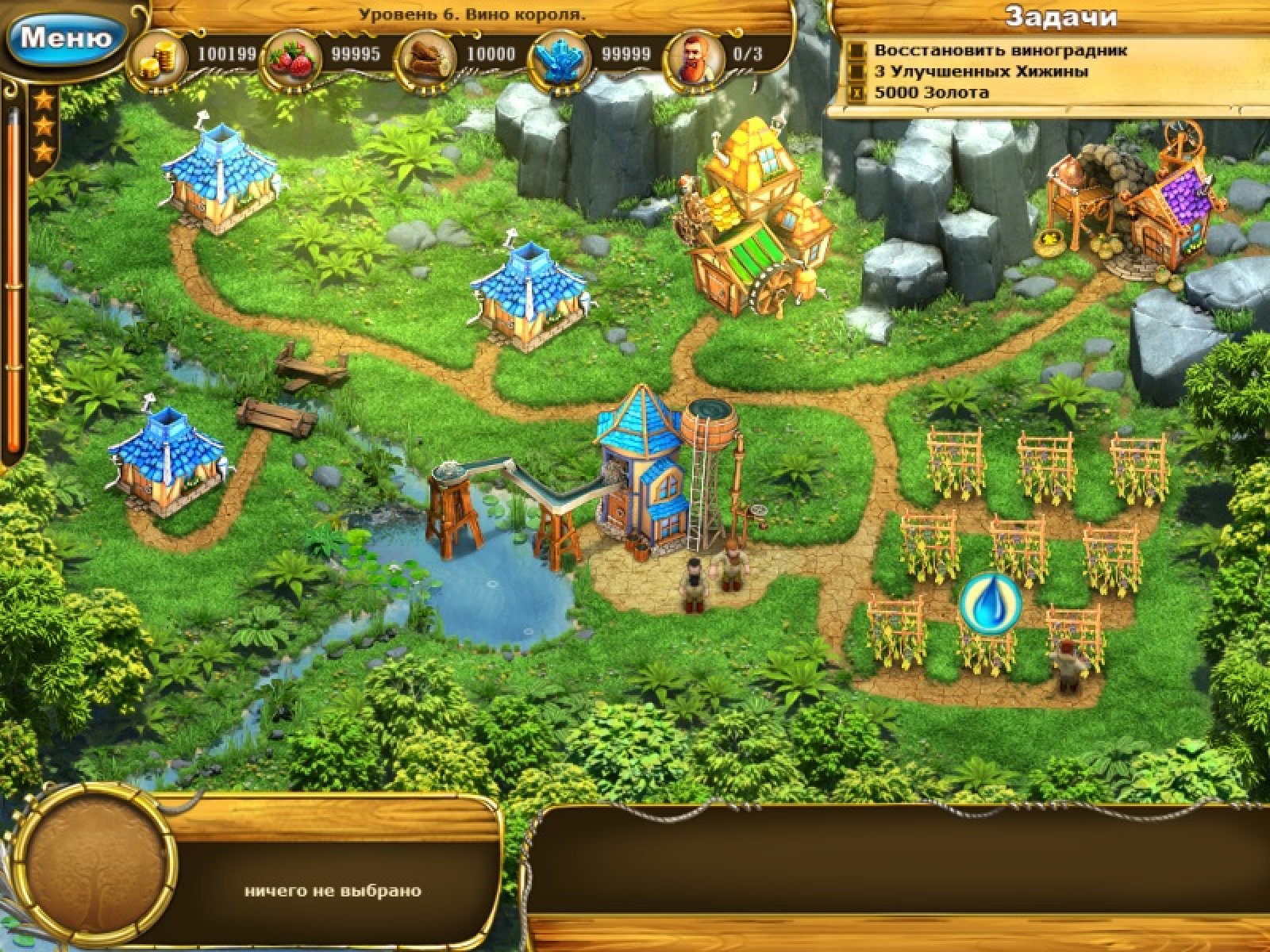Select the gold coins resource icon
Screen dimensions: 1270x952
pyautogui.click(x=156, y=55)
